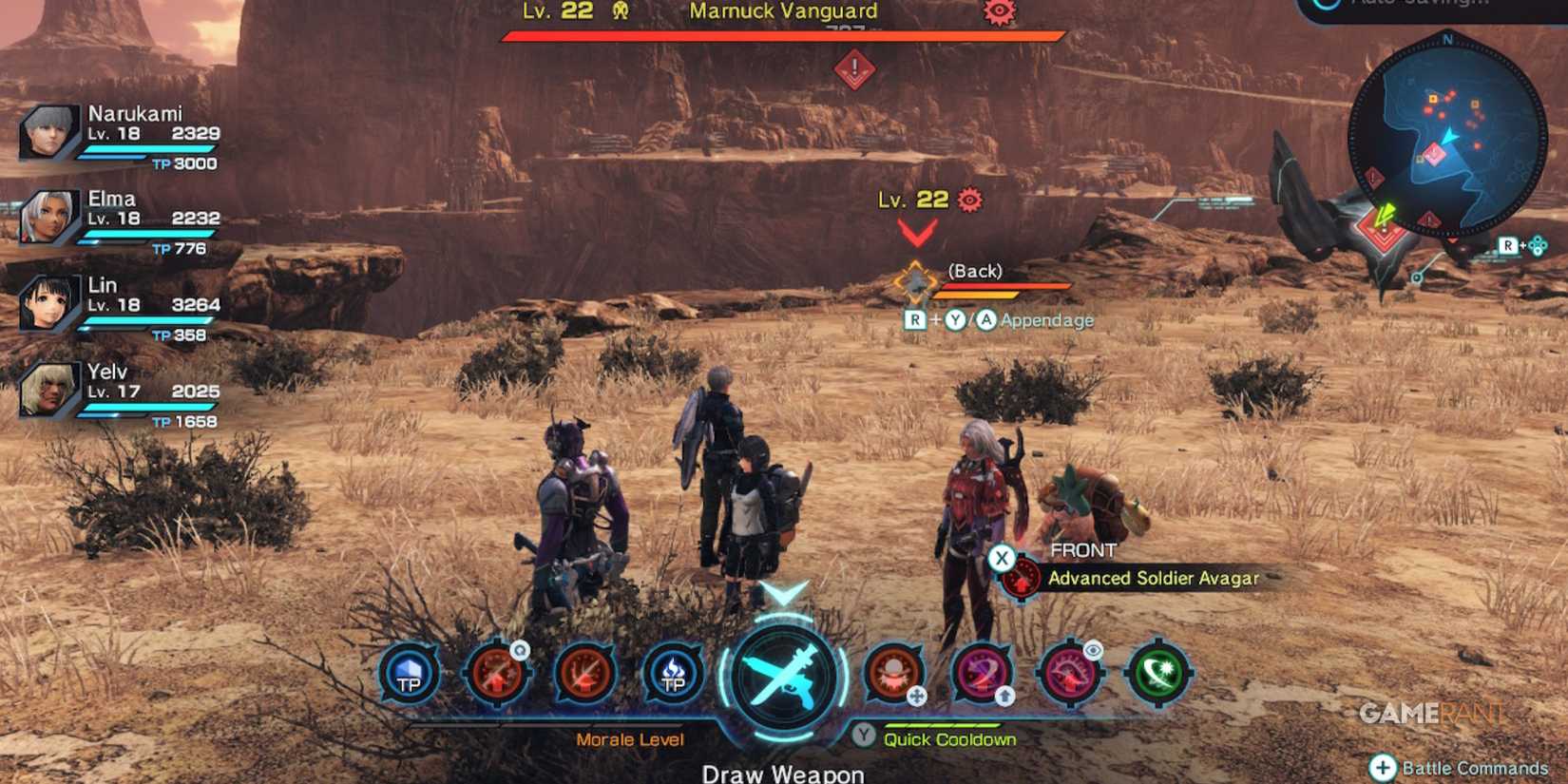Select the orange art with the crosshair badge
1568x784 pixels.
(894, 675)
